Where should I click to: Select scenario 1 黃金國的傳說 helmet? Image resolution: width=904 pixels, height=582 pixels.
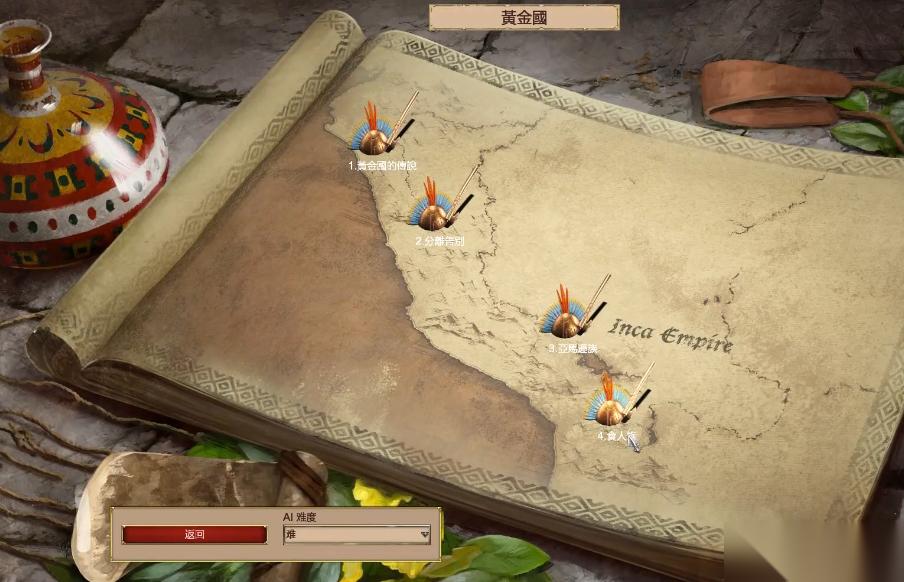pyautogui.click(x=376, y=134)
